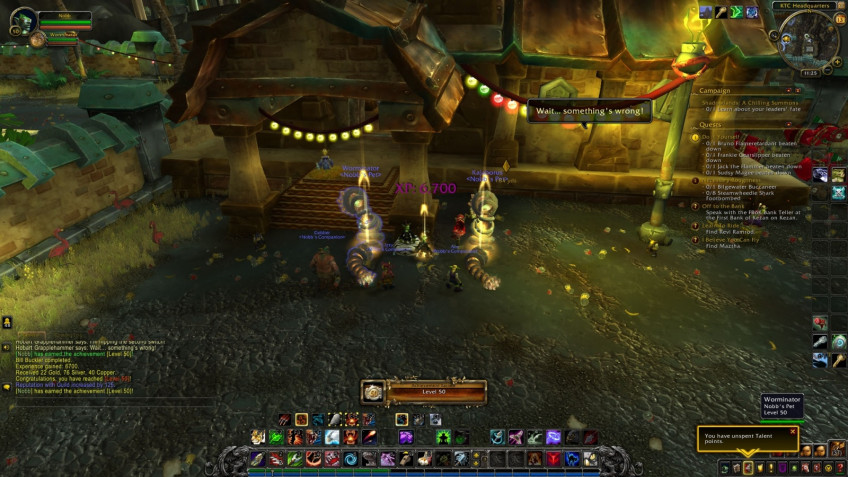Collapse the Quests tracker section
The width and height of the screenshot is (848, 477).
pyautogui.click(x=790, y=125)
